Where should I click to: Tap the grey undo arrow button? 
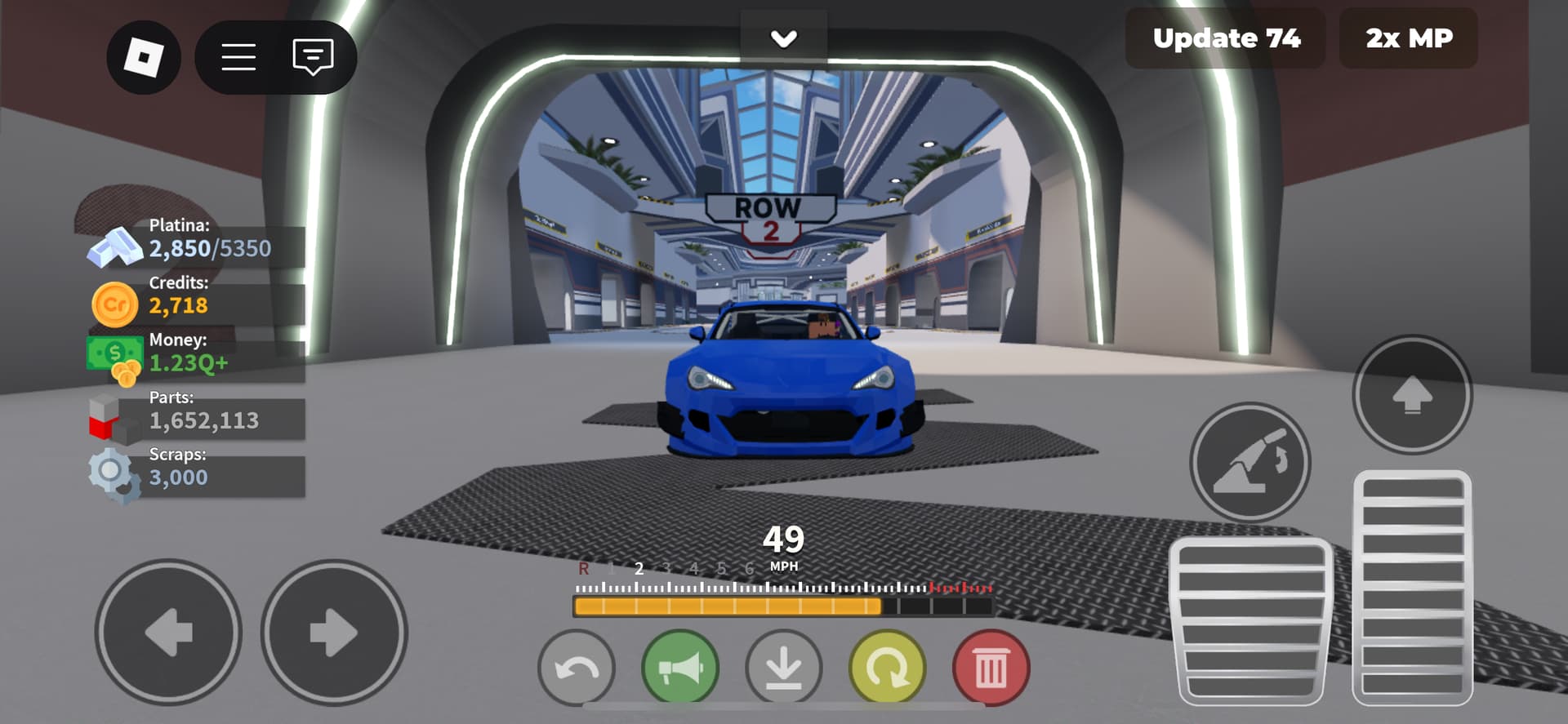pos(577,668)
